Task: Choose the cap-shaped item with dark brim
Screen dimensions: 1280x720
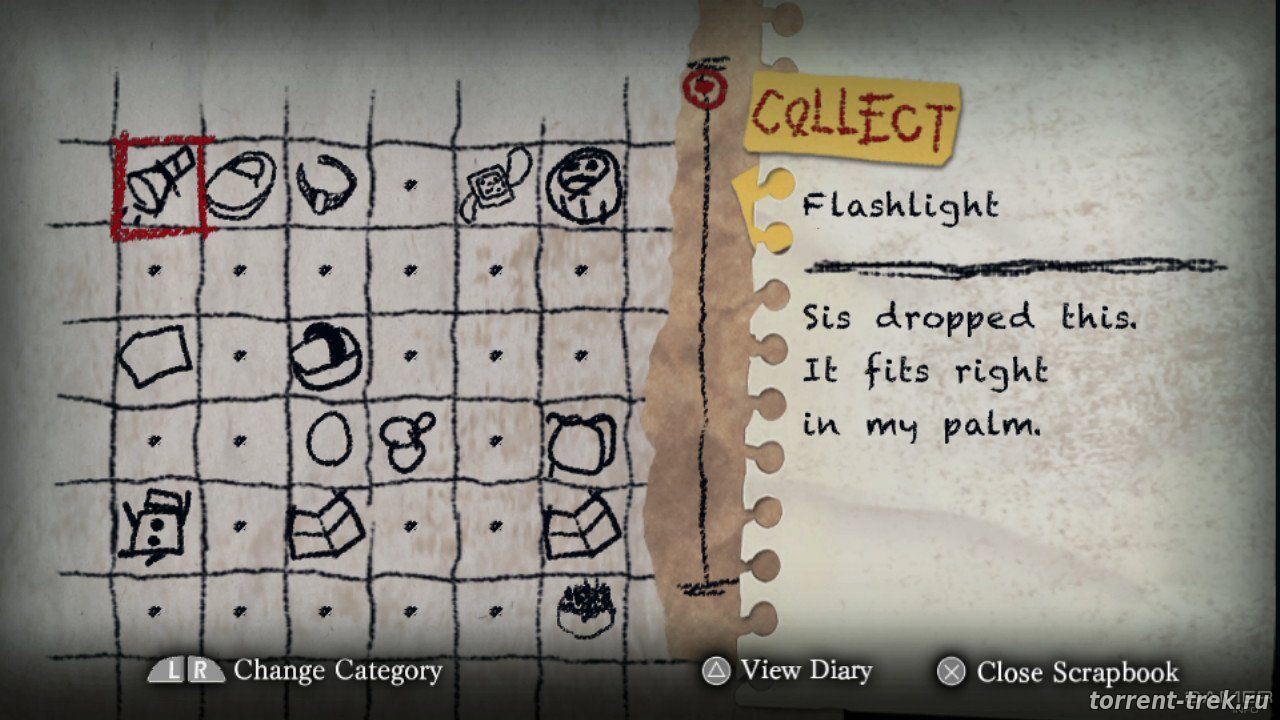Action: pyautogui.click(x=326, y=356)
